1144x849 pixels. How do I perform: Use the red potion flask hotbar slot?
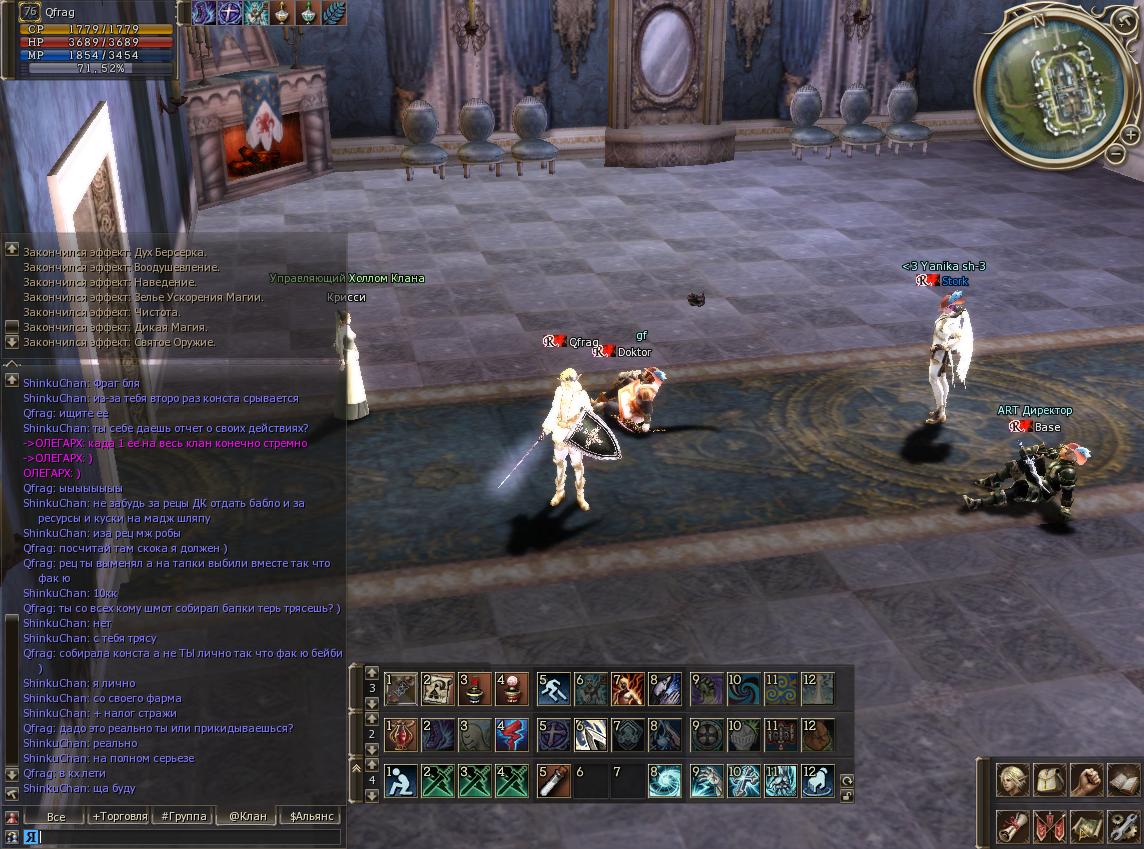pos(401,735)
